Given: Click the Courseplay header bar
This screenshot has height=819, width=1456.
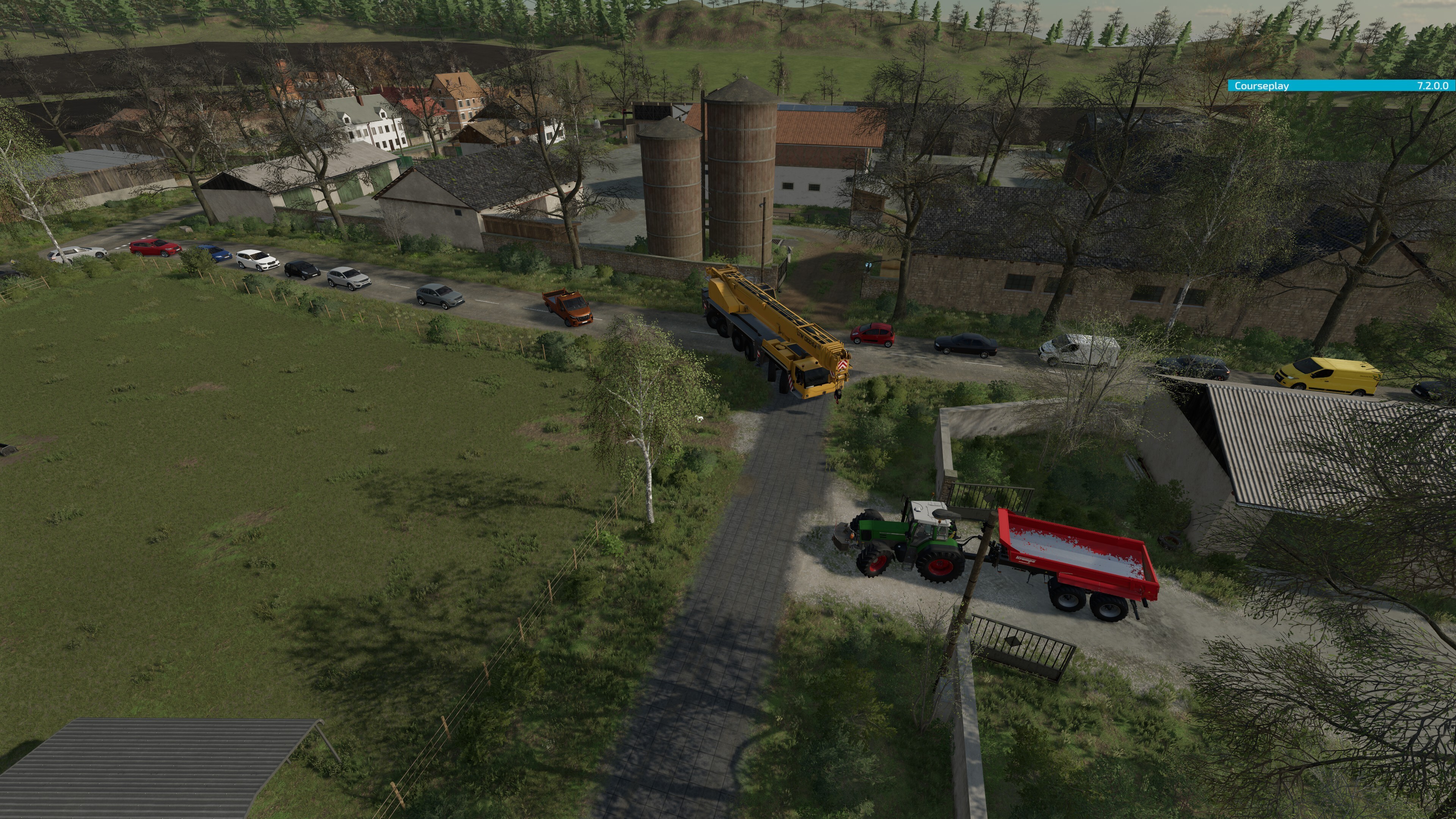Looking at the screenshot, I should (x=1340, y=86).
